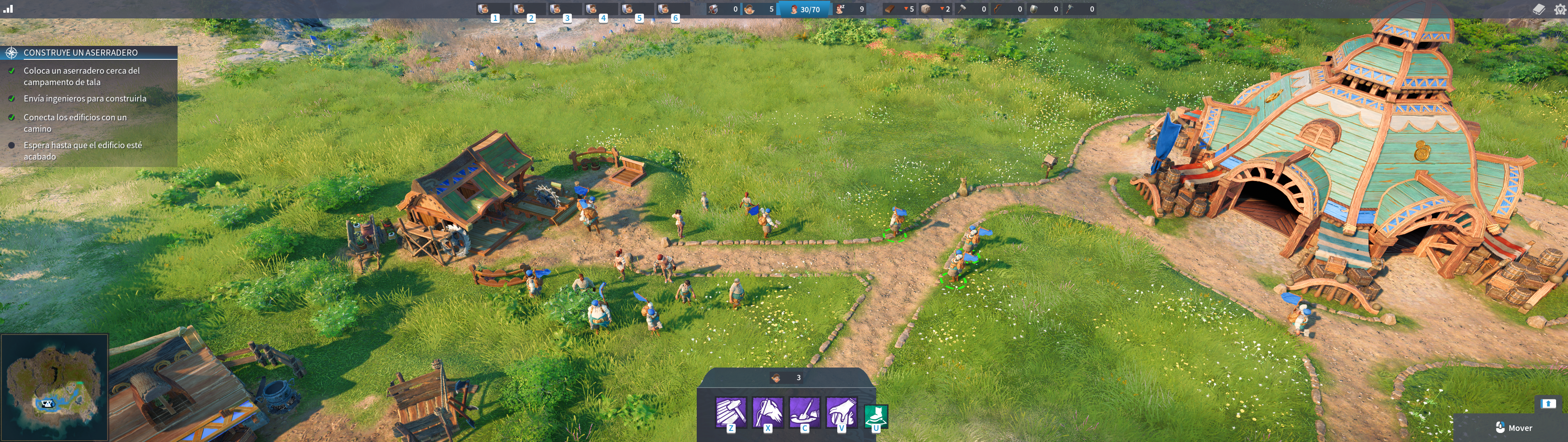Click the stone resource icon
Screen dimensions: 1568x442
927,9
